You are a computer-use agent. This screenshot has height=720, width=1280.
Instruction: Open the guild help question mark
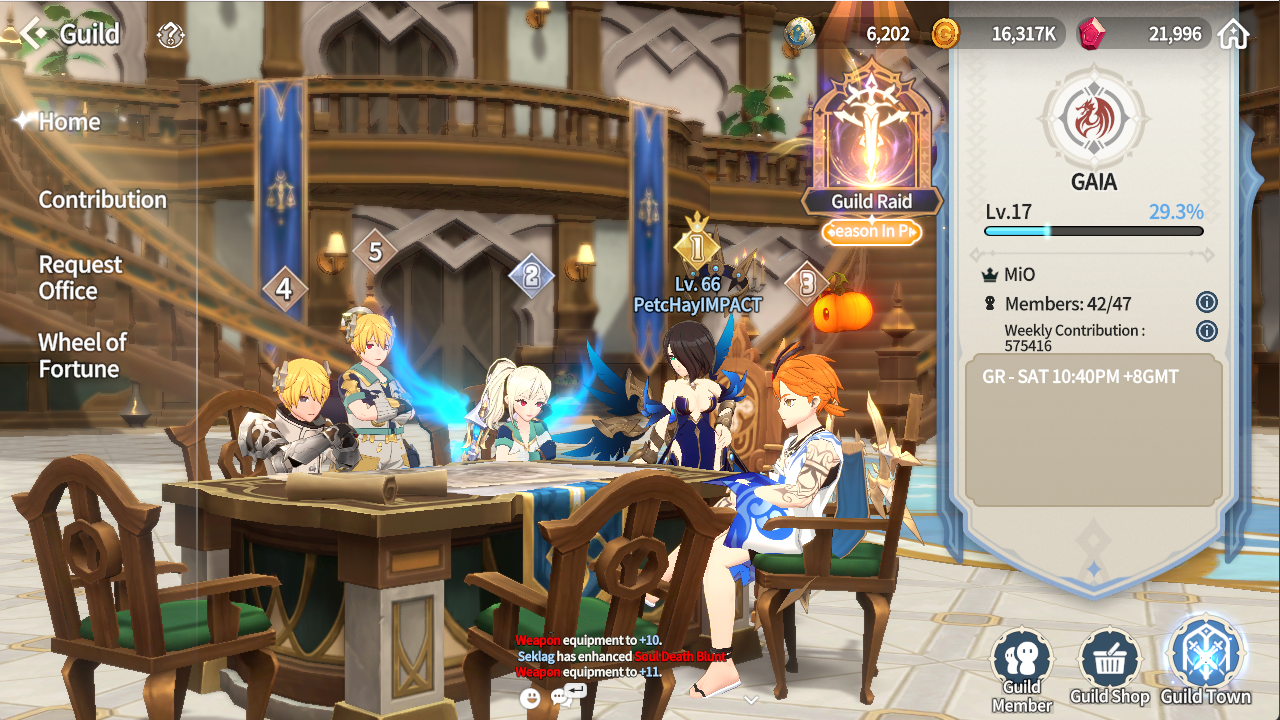click(171, 36)
